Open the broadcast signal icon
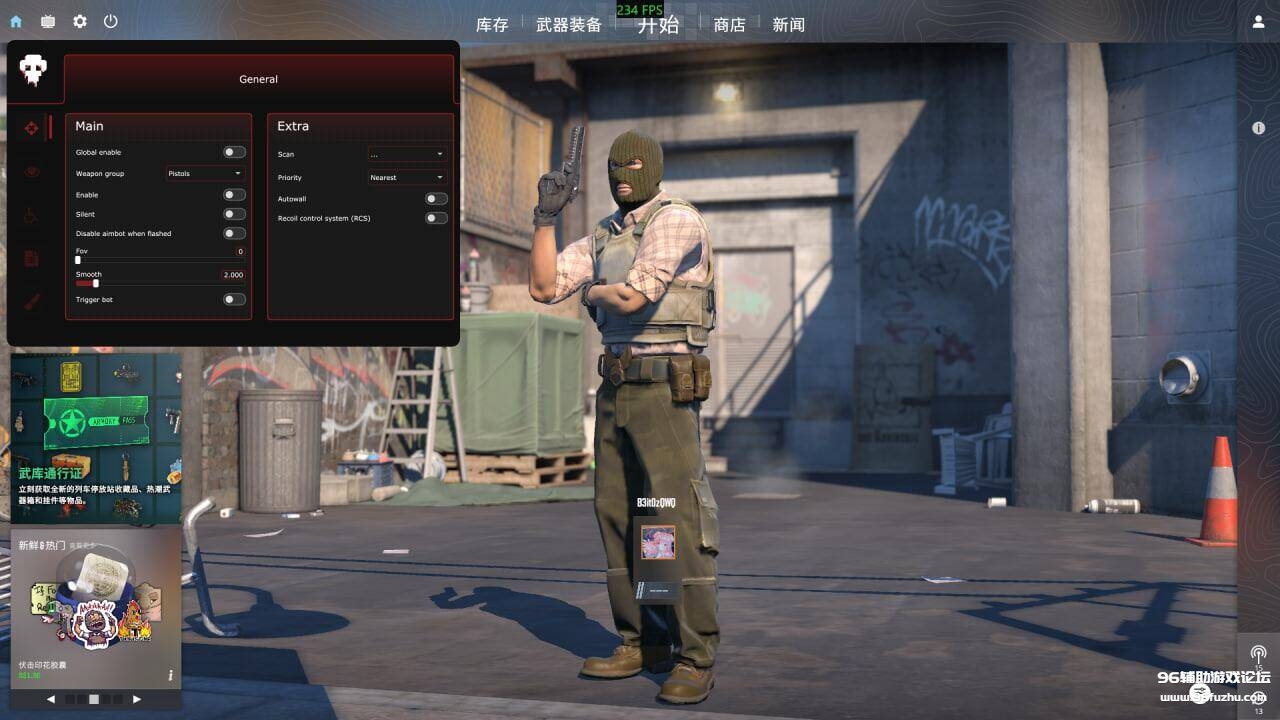This screenshot has width=1280, height=720. point(1258,653)
